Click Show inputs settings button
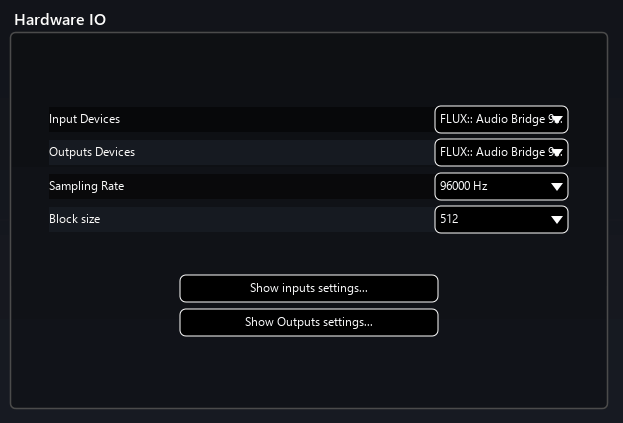This screenshot has width=623, height=423. (x=308, y=288)
